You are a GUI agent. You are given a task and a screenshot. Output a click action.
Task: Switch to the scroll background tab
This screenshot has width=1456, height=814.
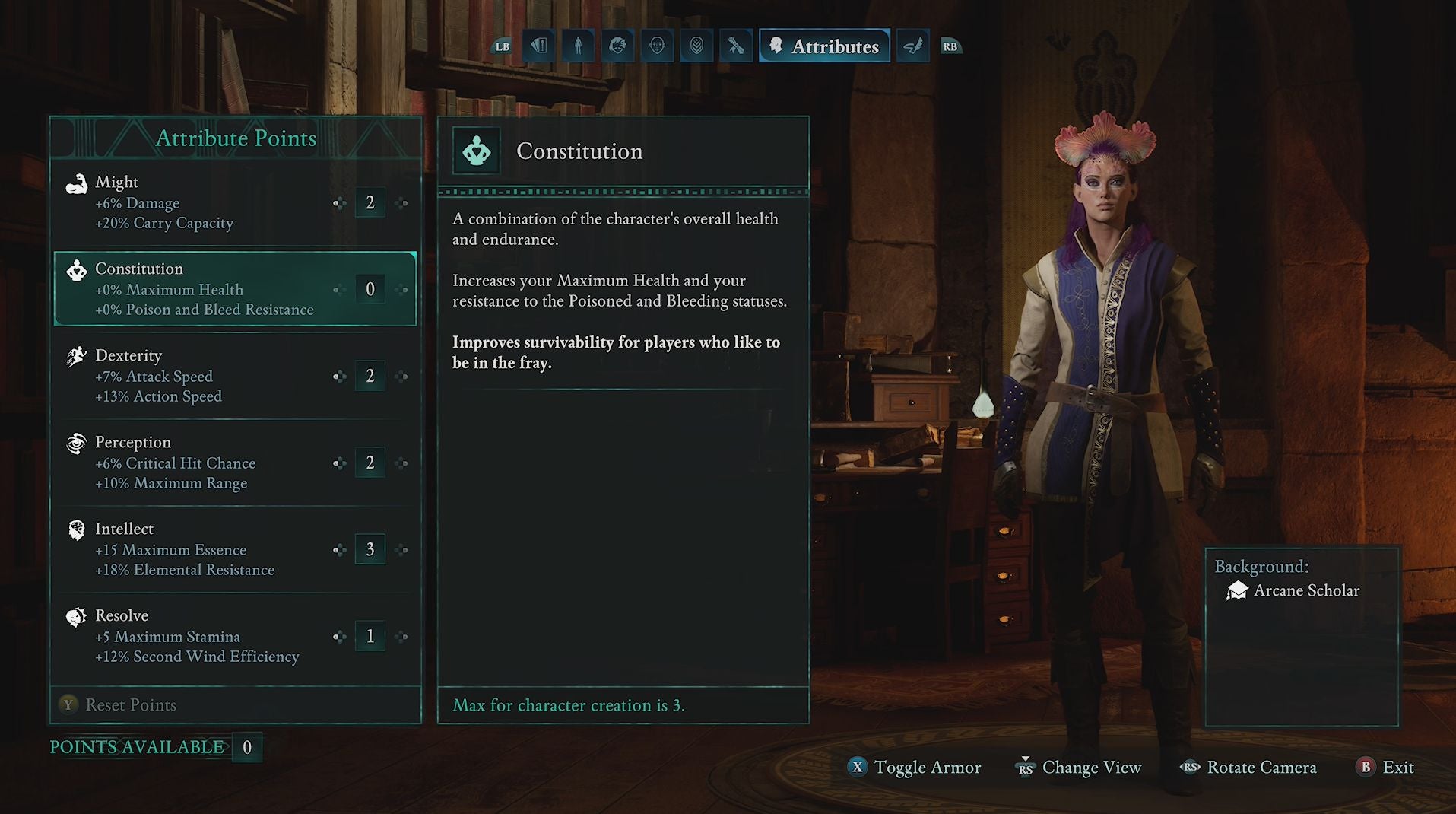[736, 46]
